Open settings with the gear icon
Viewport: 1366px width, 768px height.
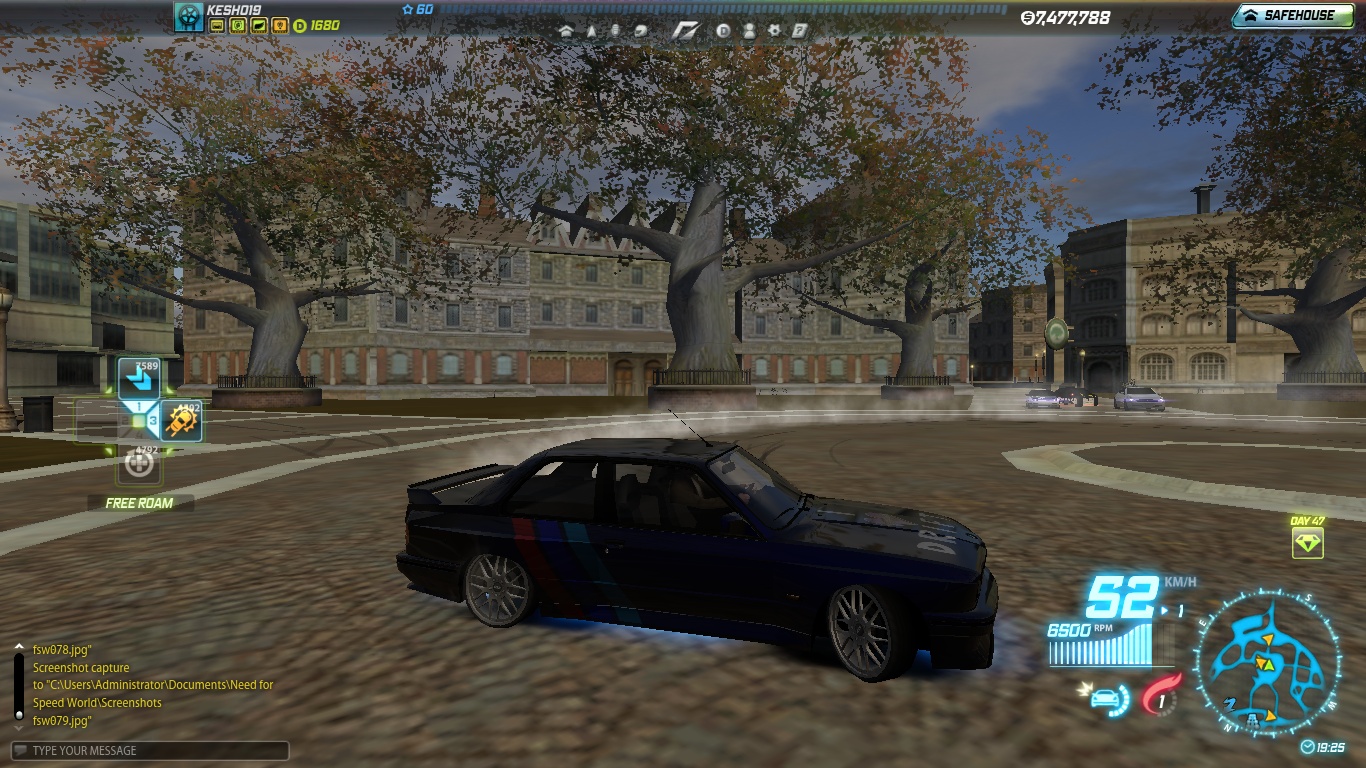coord(775,30)
